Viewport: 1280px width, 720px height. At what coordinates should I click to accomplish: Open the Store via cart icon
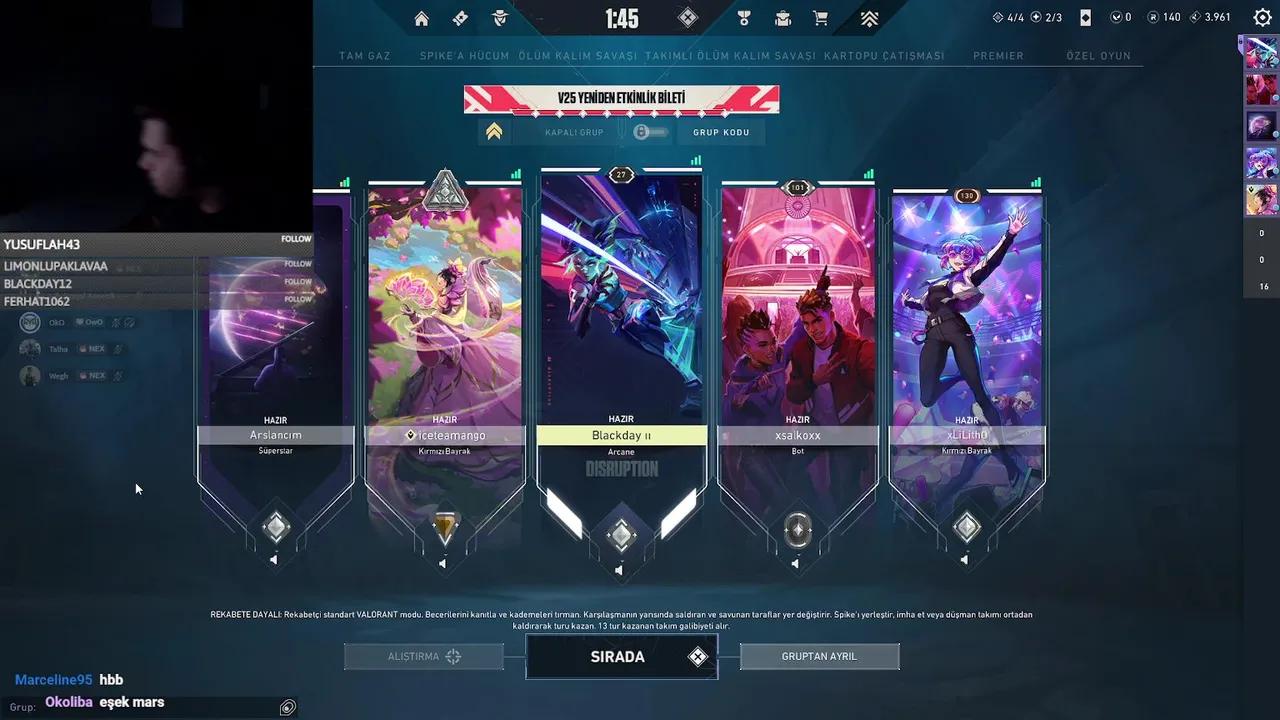point(821,18)
